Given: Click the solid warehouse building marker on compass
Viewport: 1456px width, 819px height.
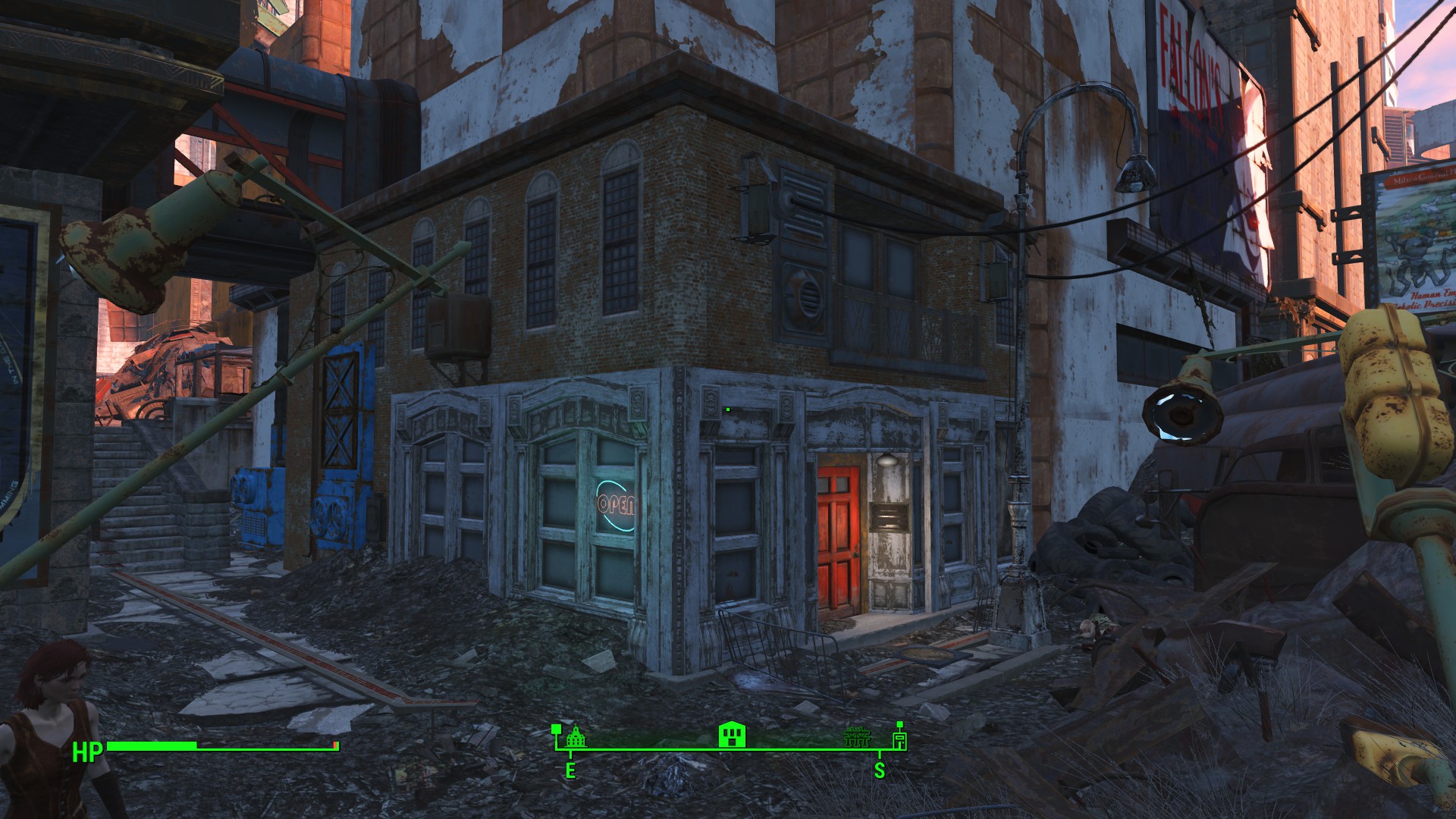Looking at the screenshot, I should coord(733,735).
